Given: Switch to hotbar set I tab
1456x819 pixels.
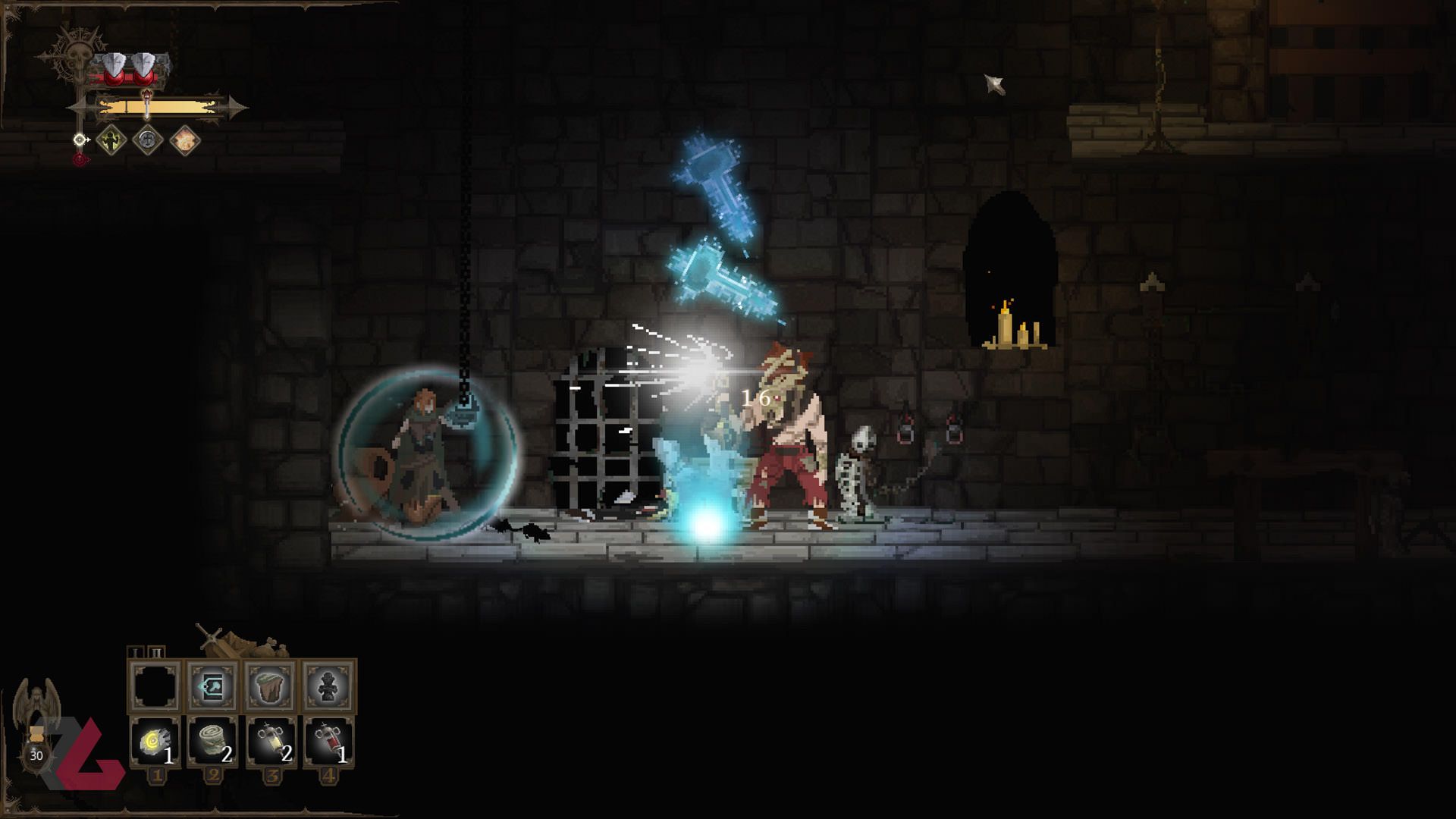Looking at the screenshot, I should click(136, 653).
